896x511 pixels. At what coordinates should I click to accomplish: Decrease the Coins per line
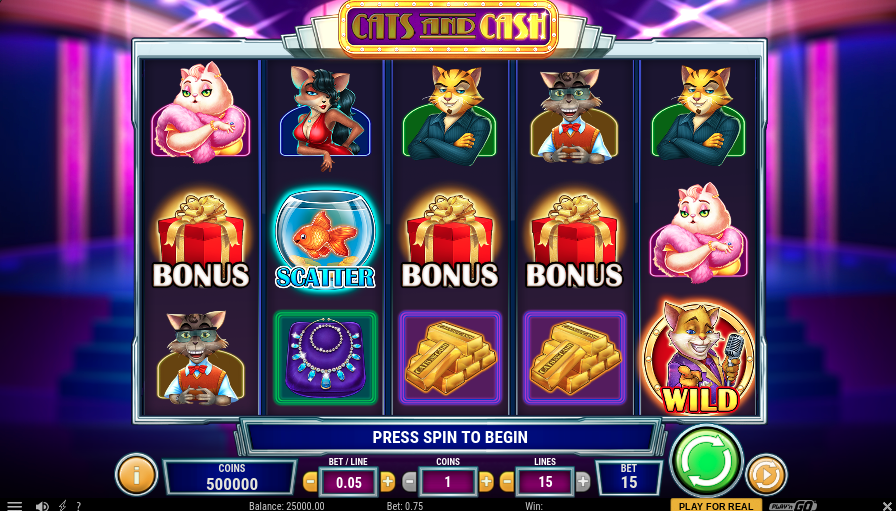[409, 482]
